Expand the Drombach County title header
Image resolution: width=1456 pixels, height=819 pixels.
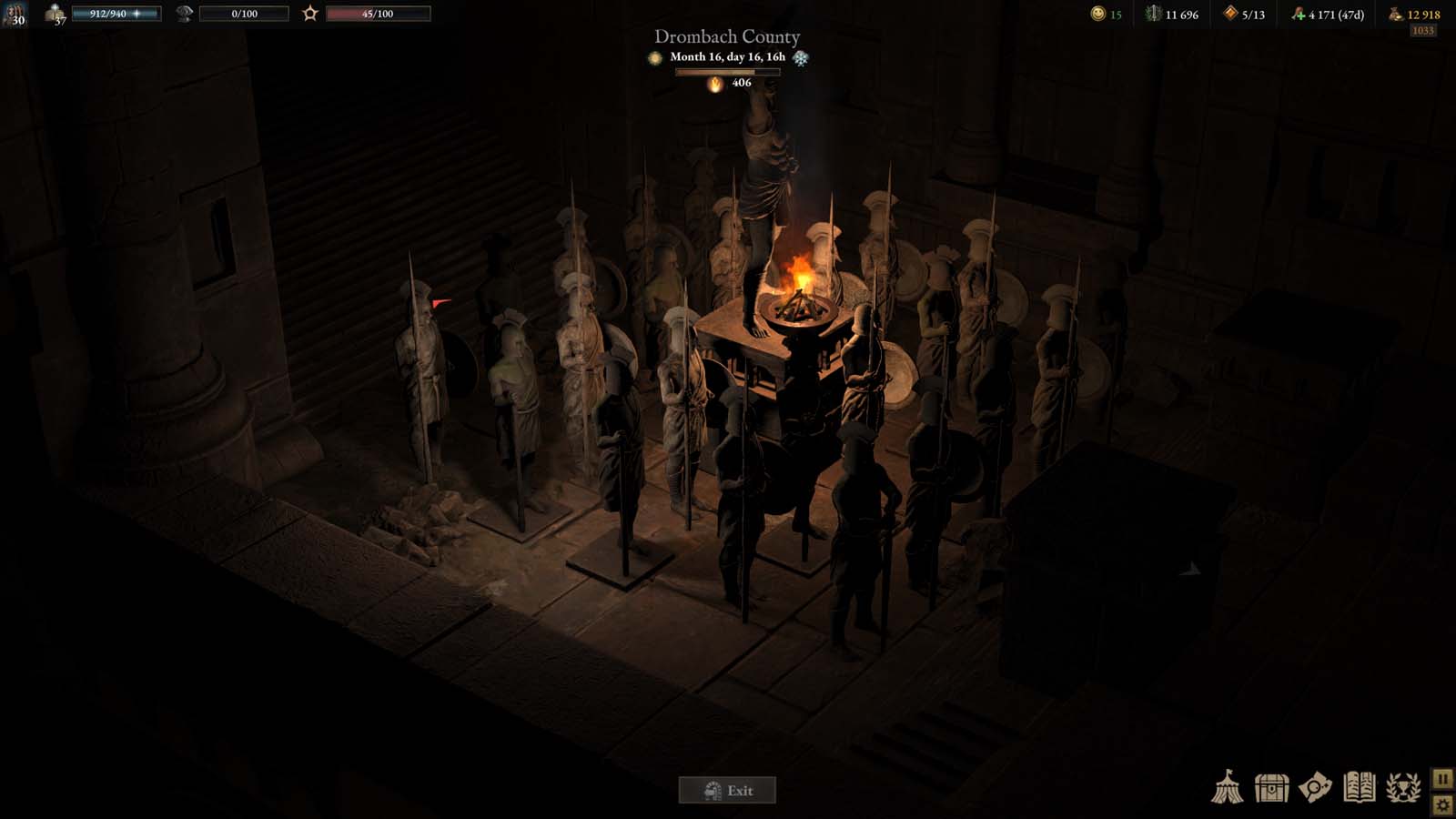click(726, 36)
